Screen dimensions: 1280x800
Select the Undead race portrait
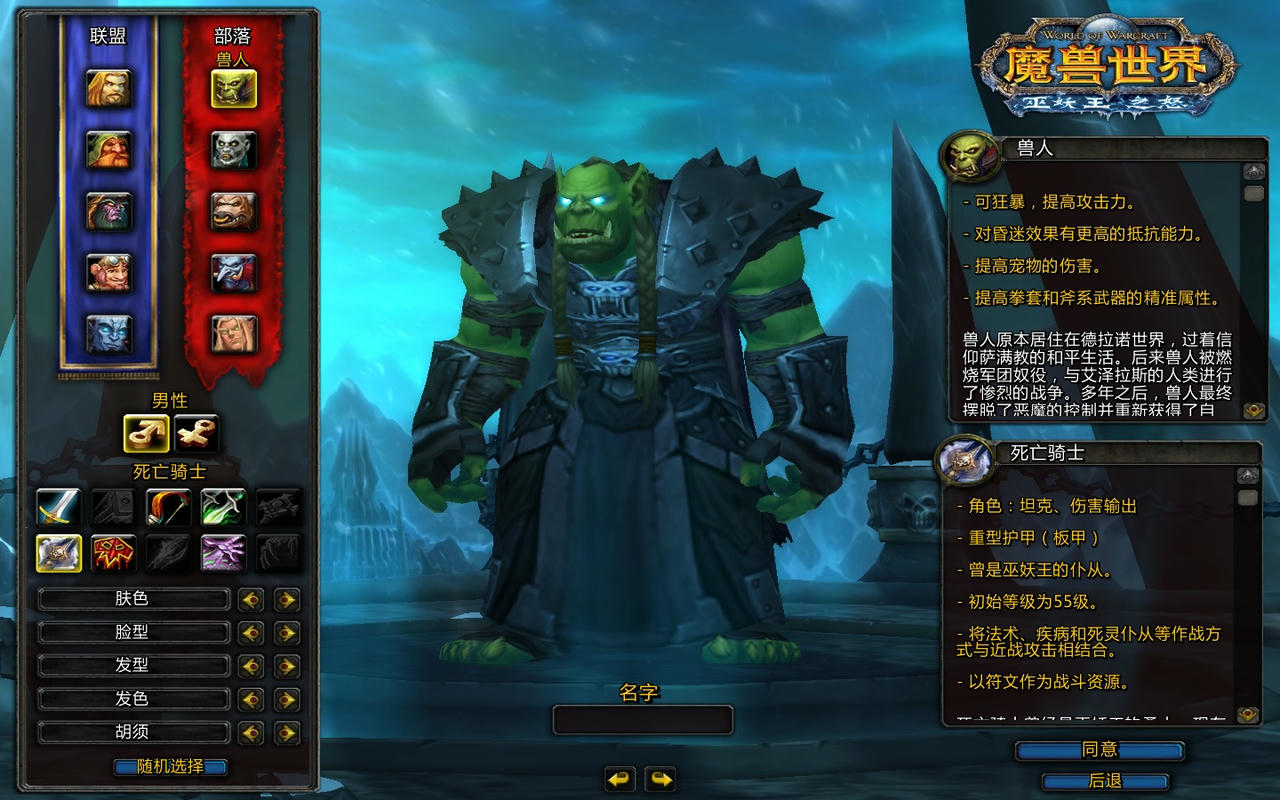234,150
